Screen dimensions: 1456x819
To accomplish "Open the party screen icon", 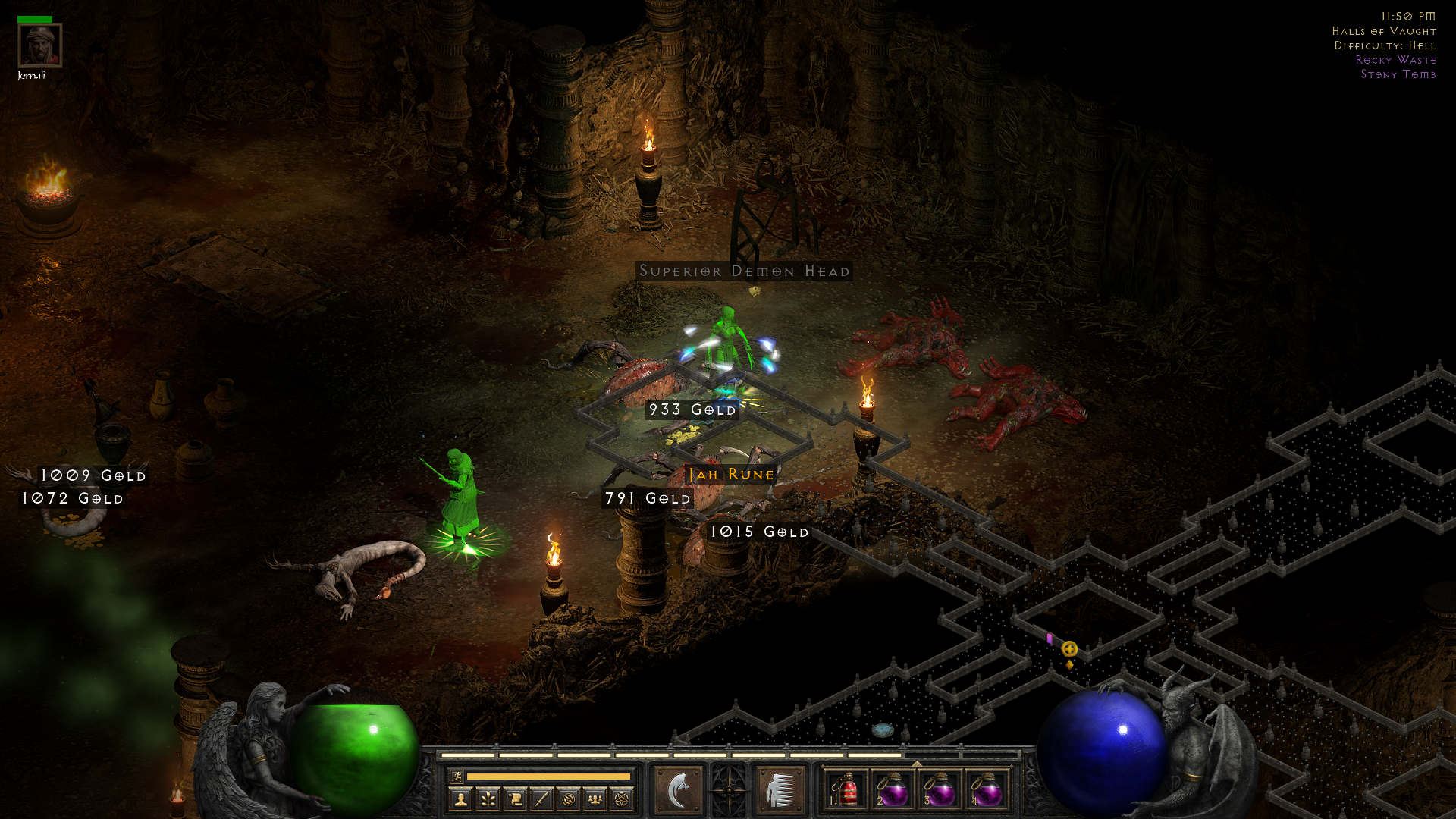I will [597, 799].
